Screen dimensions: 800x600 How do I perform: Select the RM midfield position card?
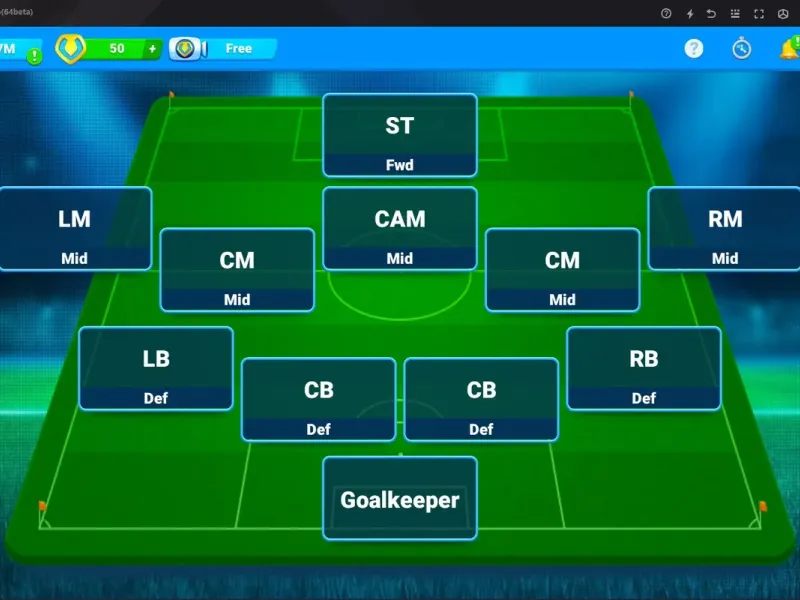[x=725, y=228]
